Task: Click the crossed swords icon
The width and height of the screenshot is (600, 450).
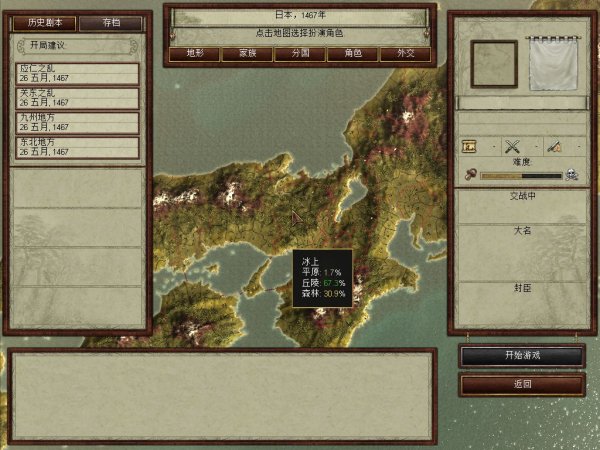Action: click(513, 146)
